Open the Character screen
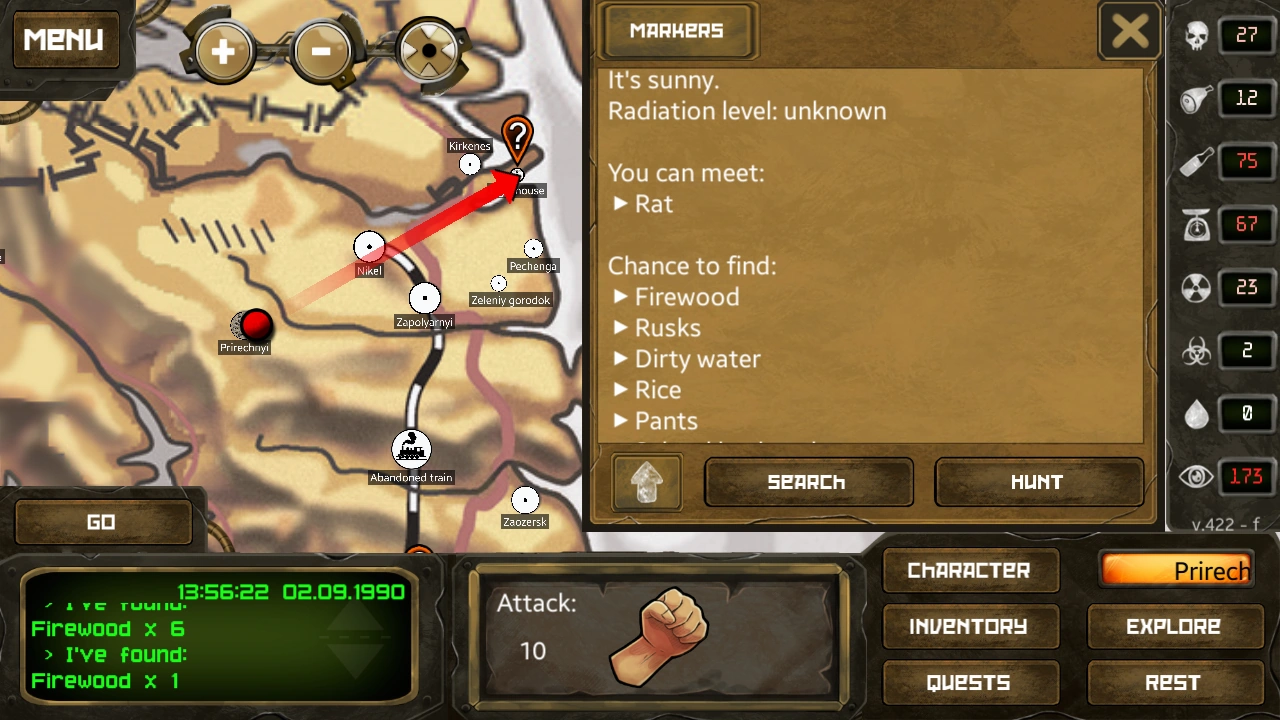Screen dimensions: 1280x720 (969, 571)
